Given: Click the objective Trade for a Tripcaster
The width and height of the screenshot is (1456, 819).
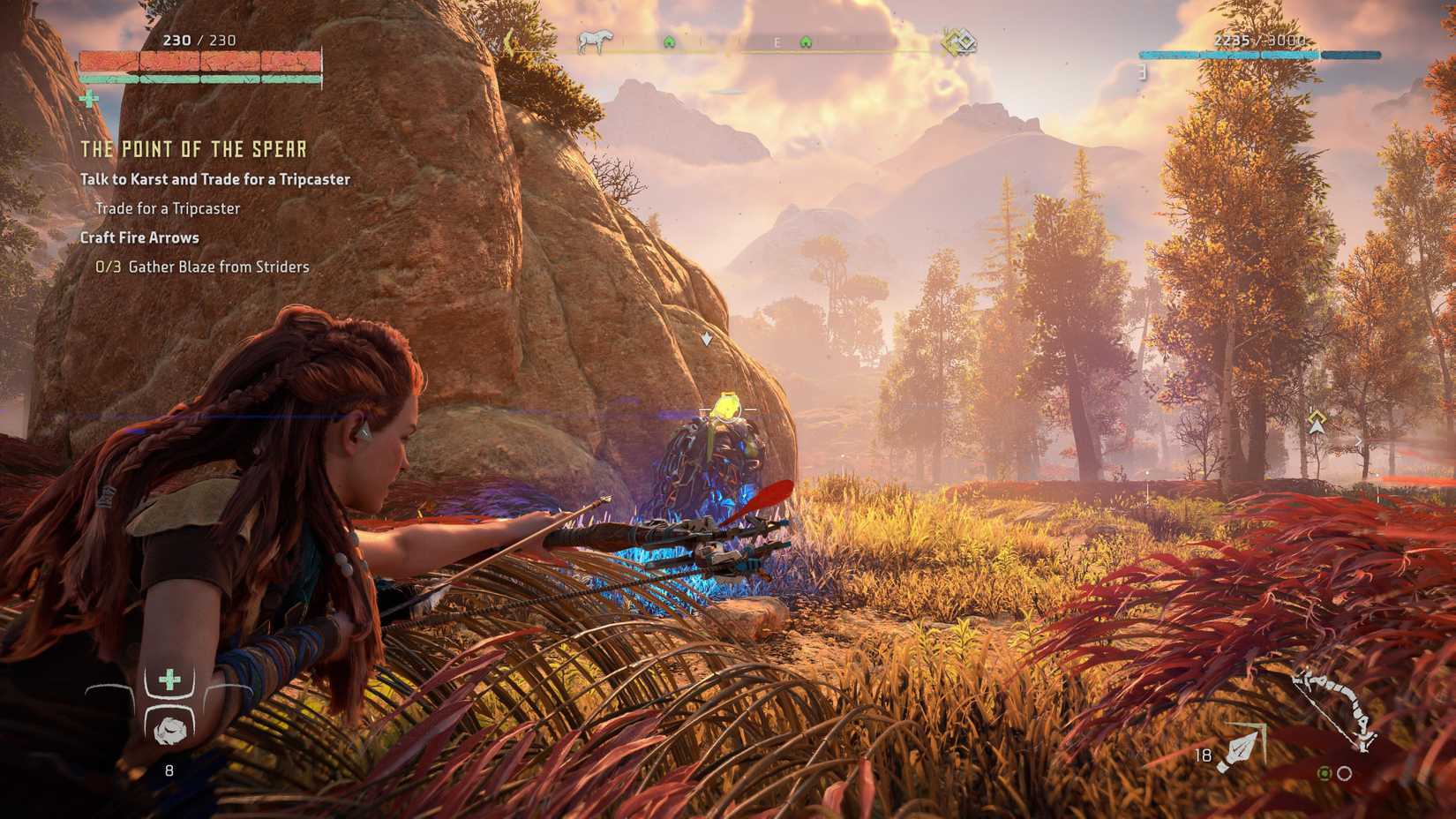Looking at the screenshot, I should click(x=168, y=208).
